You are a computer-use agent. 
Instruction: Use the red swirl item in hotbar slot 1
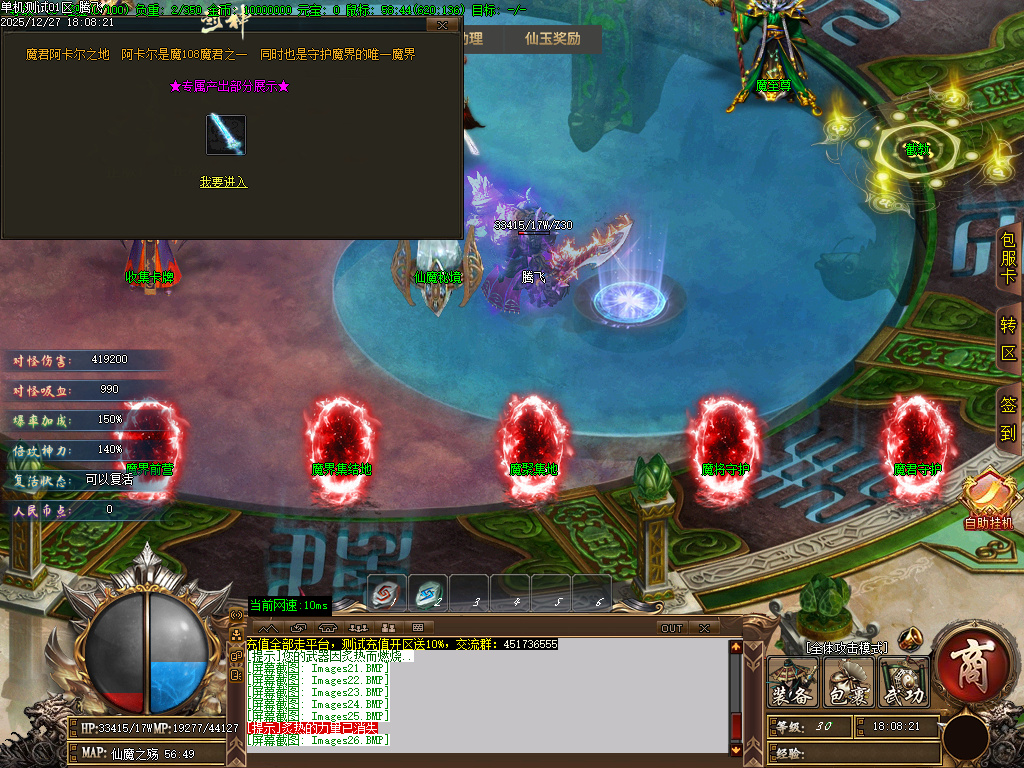click(x=386, y=593)
